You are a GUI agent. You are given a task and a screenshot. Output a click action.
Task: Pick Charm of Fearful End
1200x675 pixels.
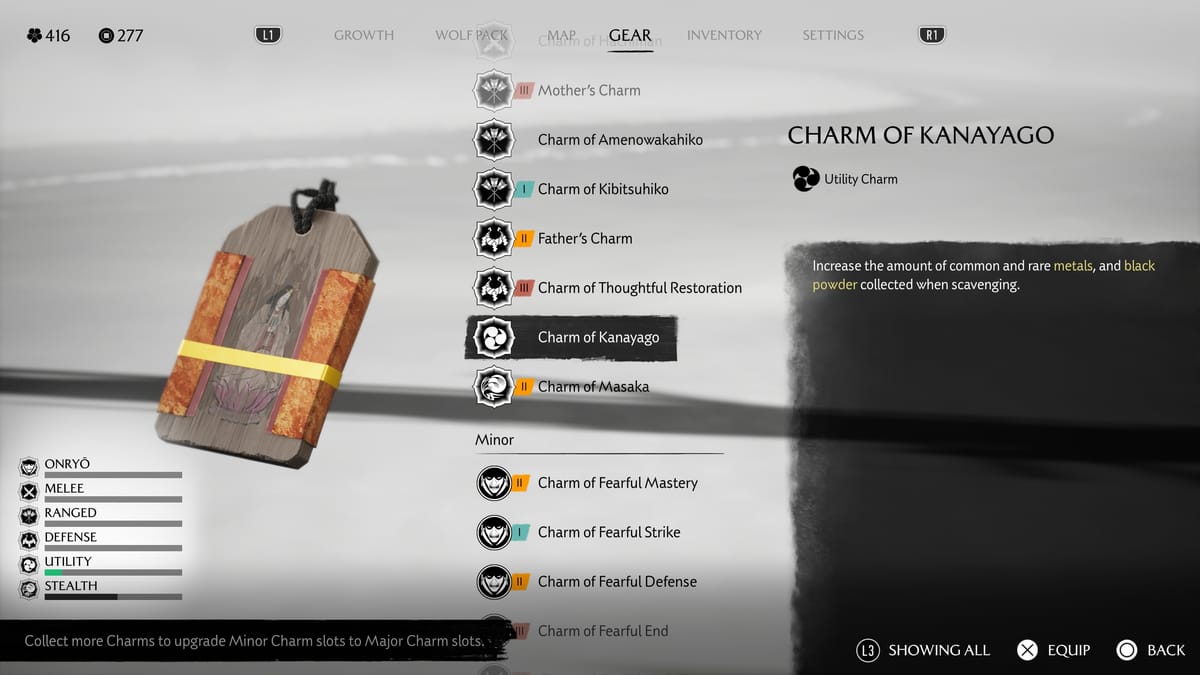click(602, 630)
